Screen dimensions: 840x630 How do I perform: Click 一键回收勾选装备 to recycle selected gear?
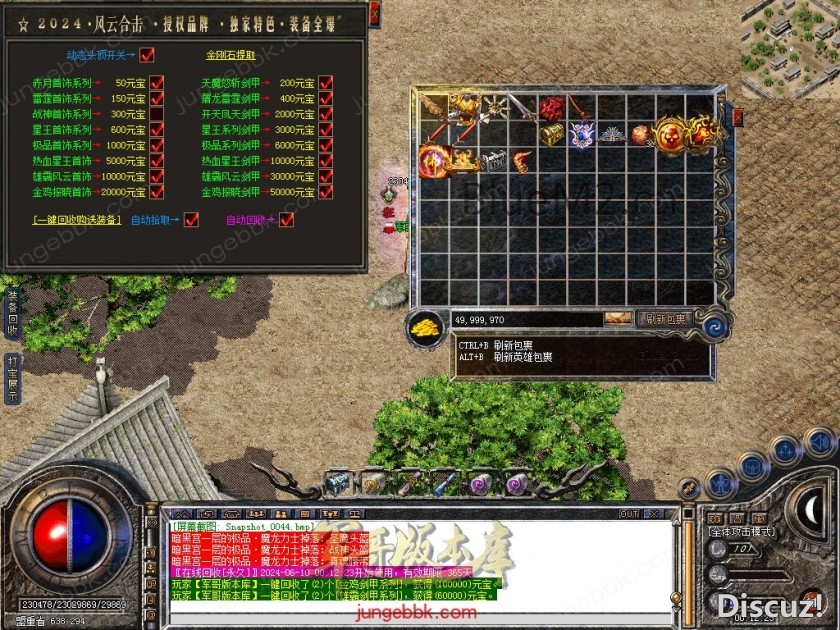[x=77, y=220]
